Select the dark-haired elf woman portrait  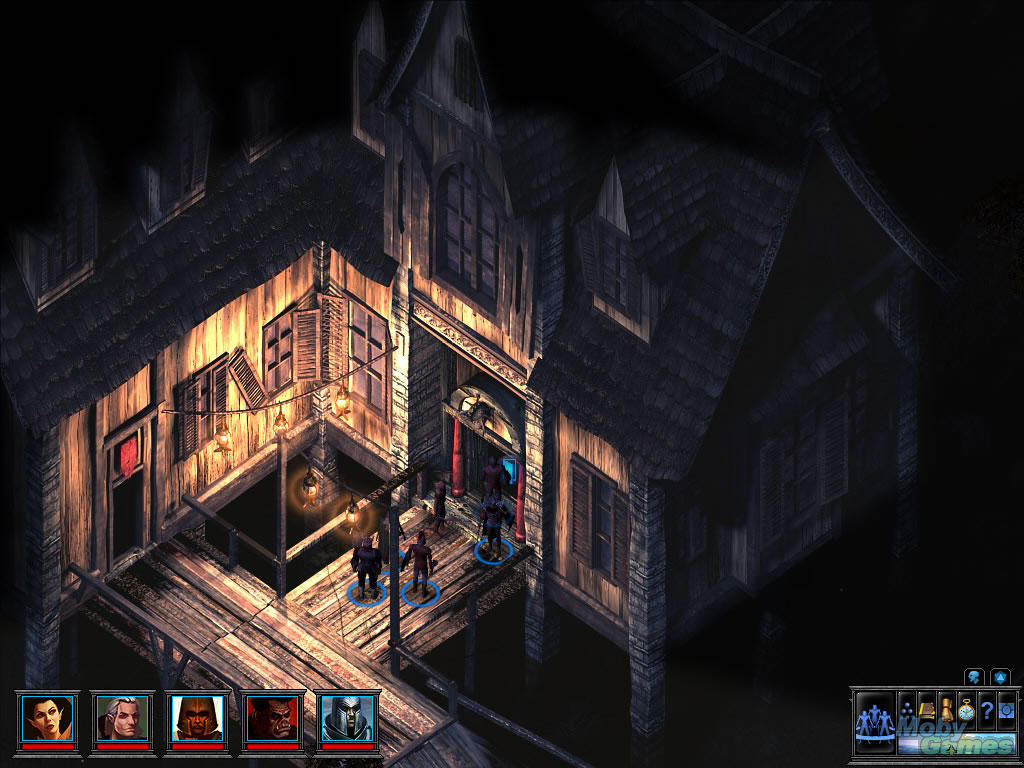click(48, 716)
